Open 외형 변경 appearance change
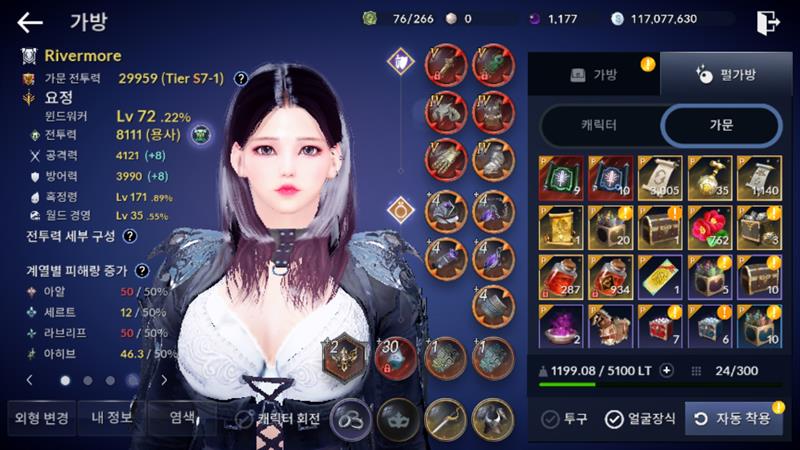This screenshot has height=450, width=800. [x=40, y=418]
